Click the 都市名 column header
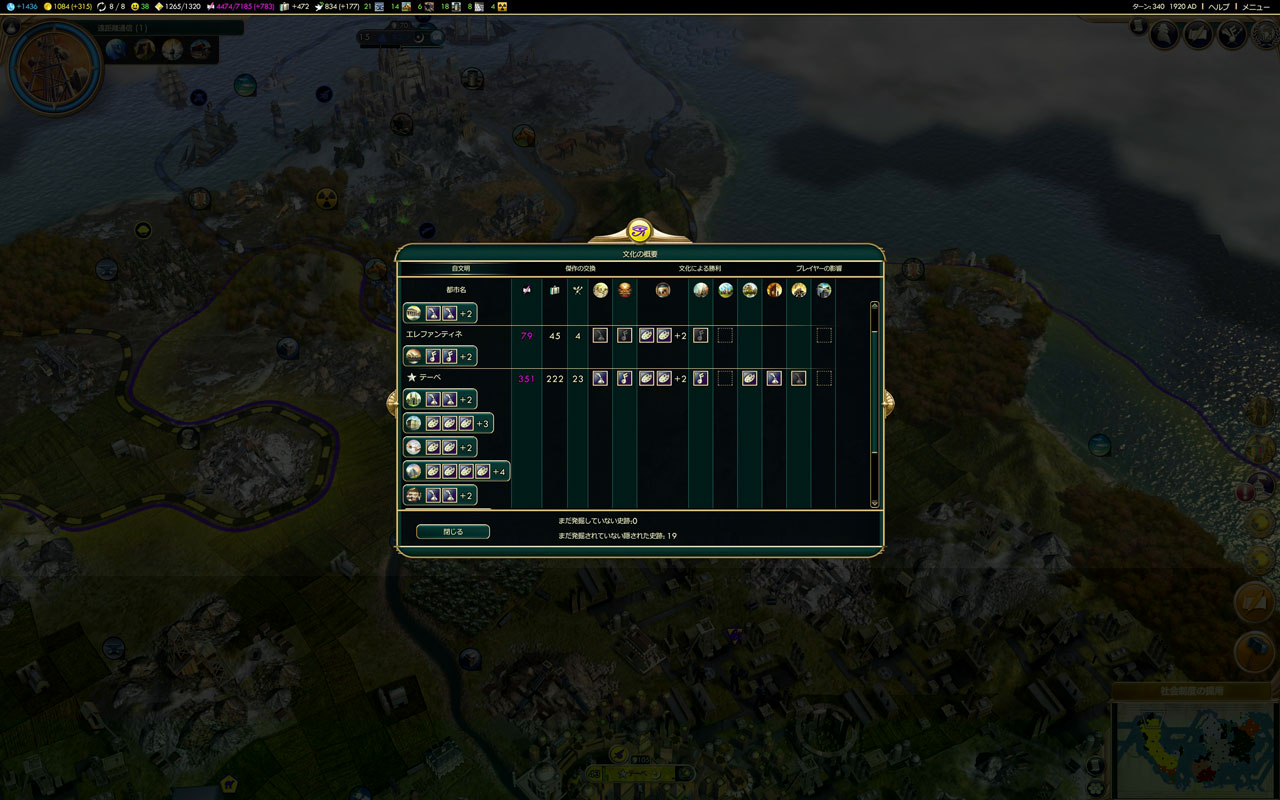Viewport: 1280px width, 800px height. pyautogui.click(x=456, y=290)
